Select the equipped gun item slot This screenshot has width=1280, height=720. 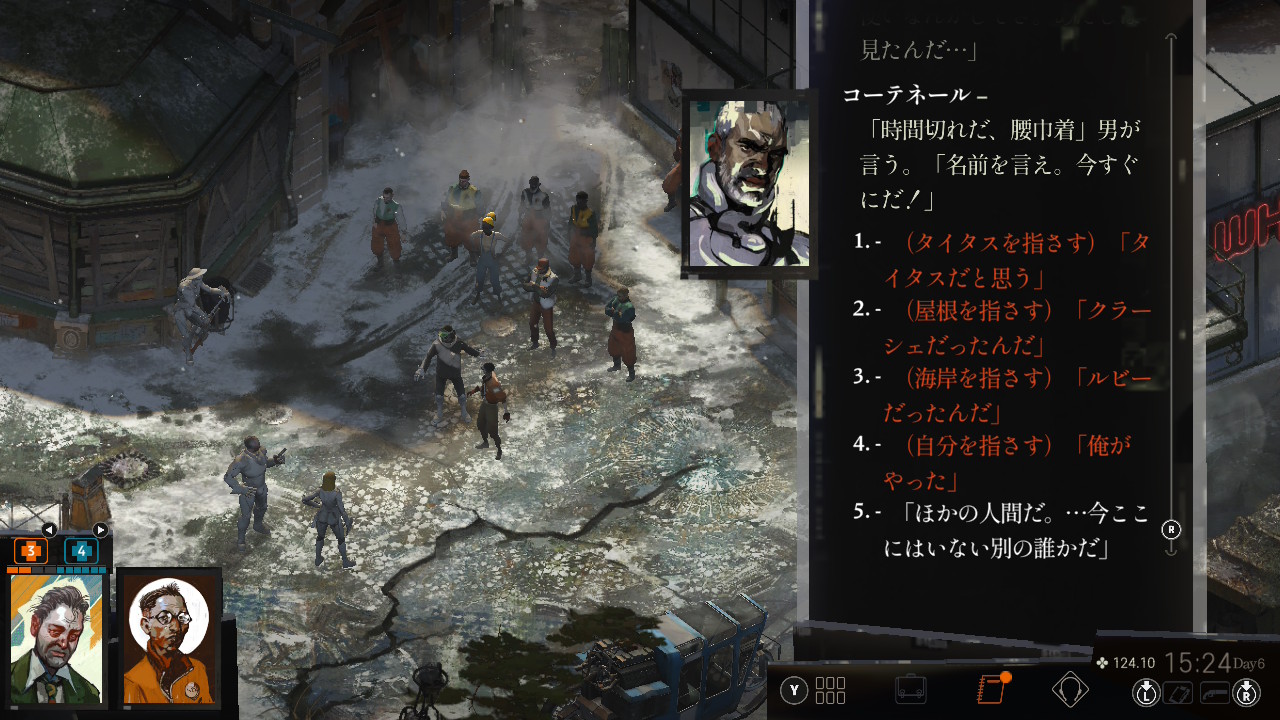[x=1215, y=692]
